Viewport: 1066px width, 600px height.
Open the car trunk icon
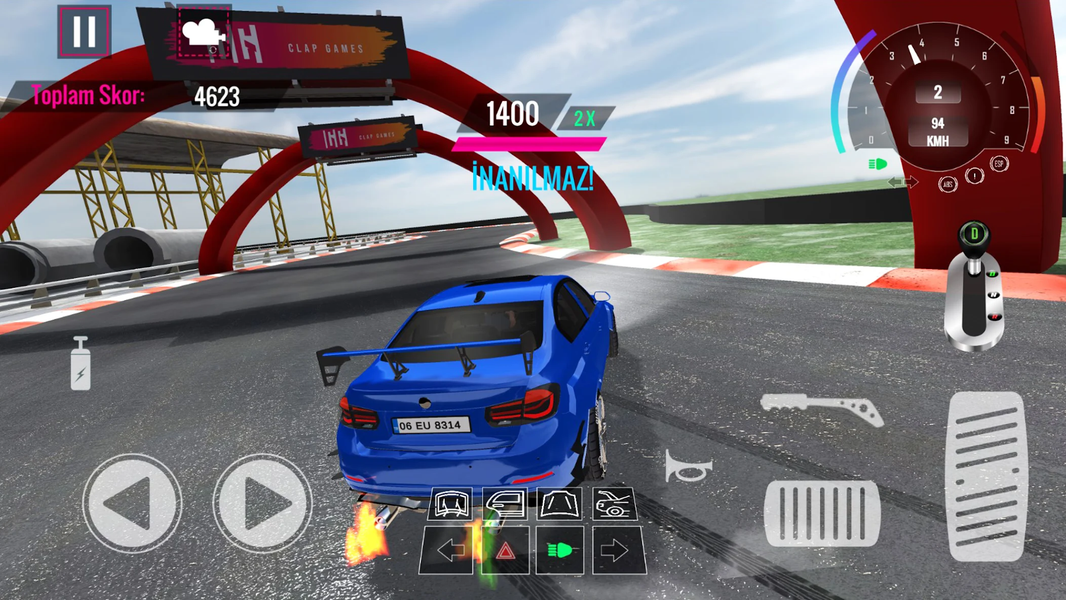(x=614, y=503)
